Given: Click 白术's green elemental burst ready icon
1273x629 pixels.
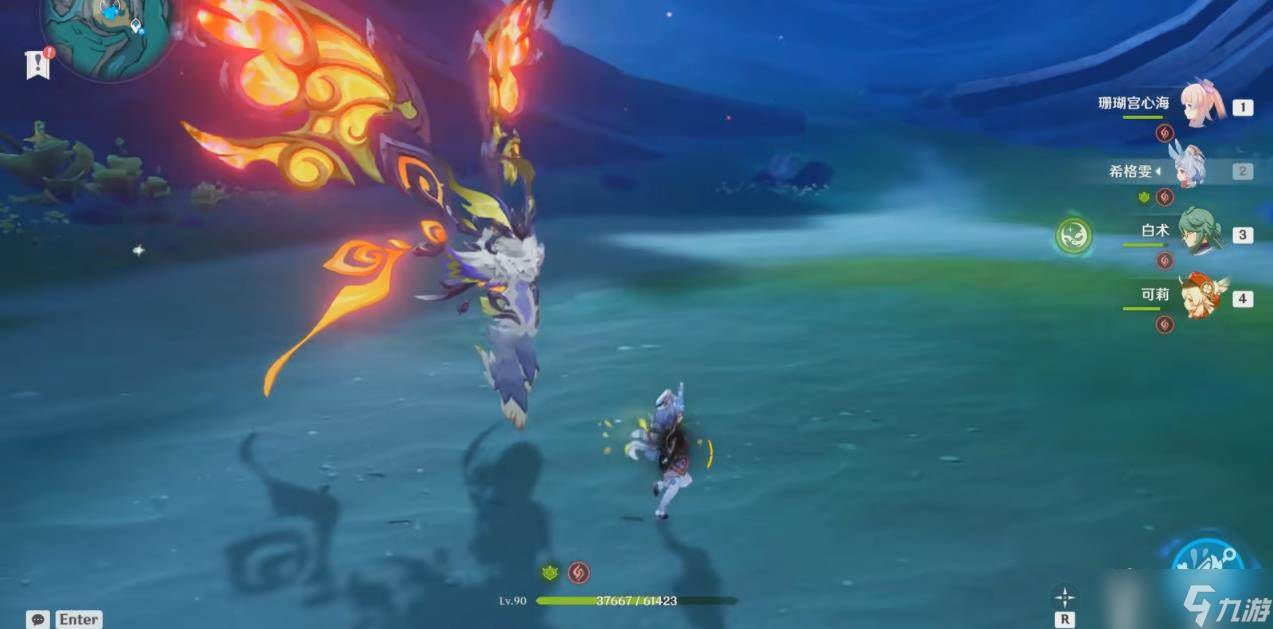Looking at the screenshot, I should (x=1074, y=236).
